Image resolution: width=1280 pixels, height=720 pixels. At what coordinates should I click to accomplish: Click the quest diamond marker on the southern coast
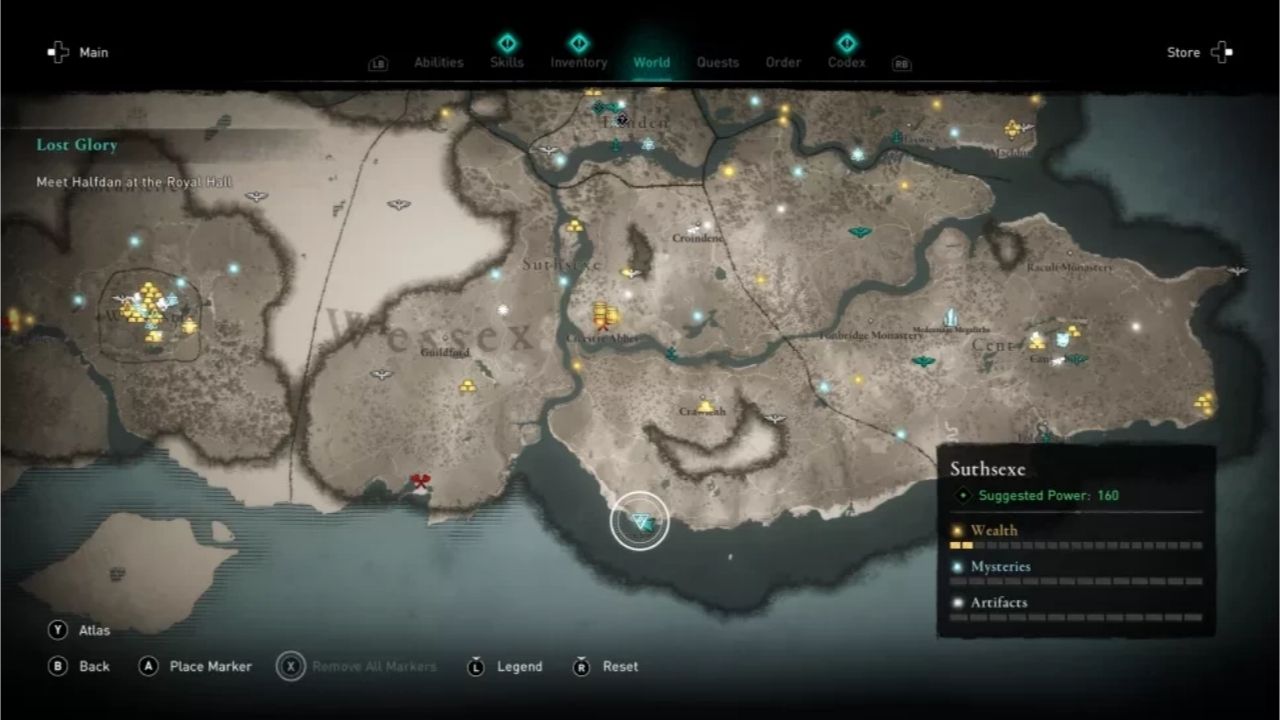click(640, 520)
